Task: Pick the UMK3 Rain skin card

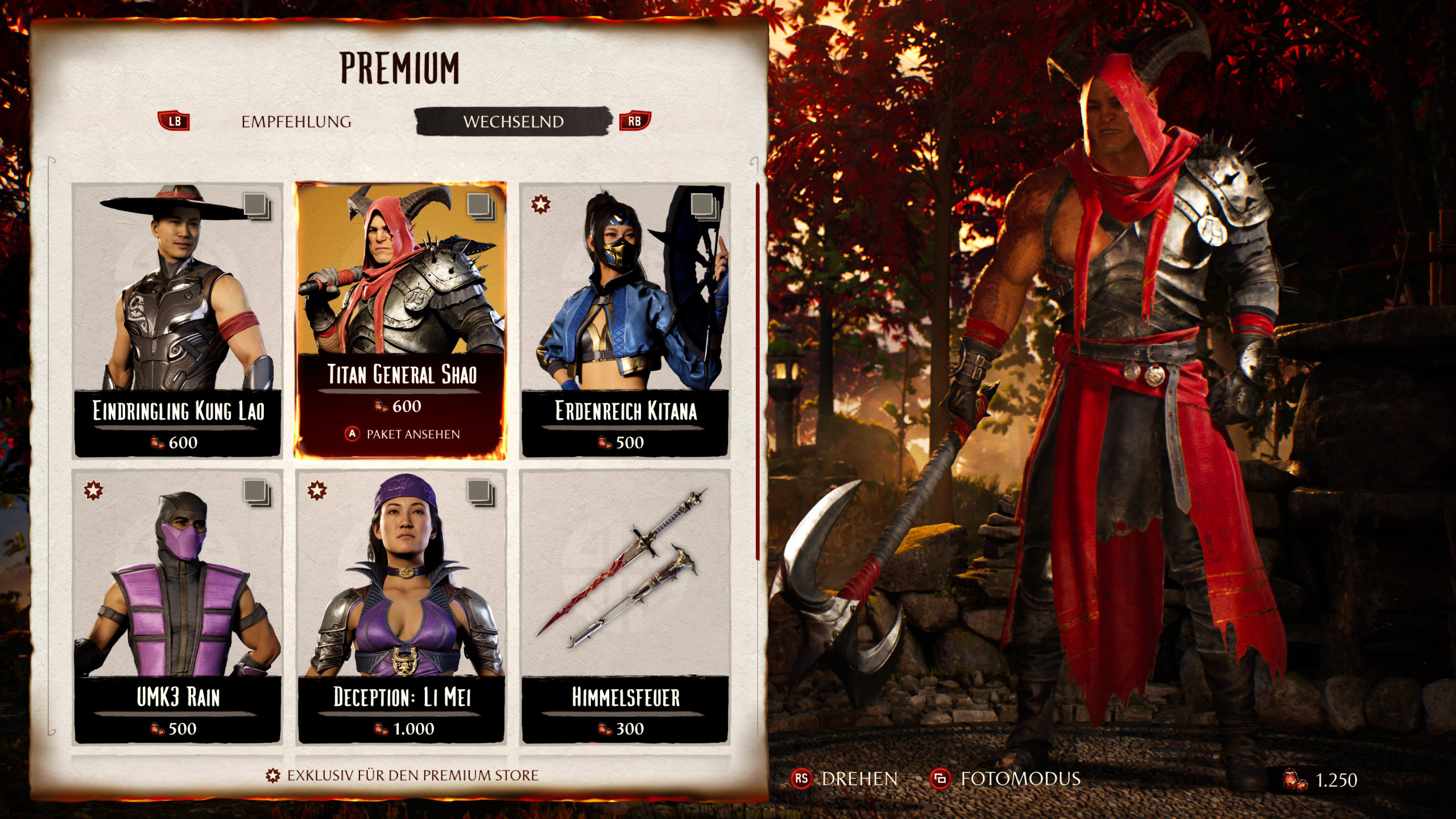Action: (x=177, y=606)
